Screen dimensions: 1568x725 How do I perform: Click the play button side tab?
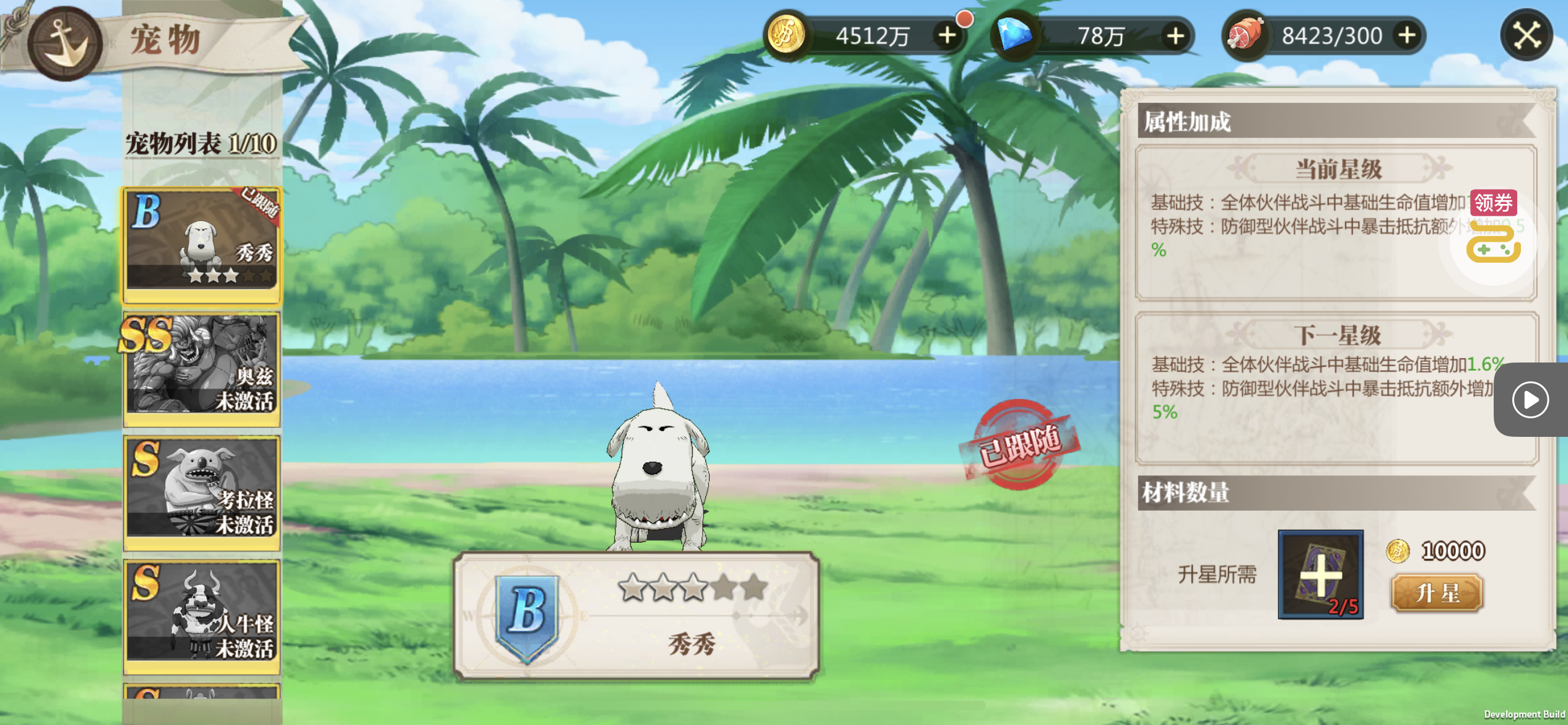pyautogui.click(x=1530, y=400)
